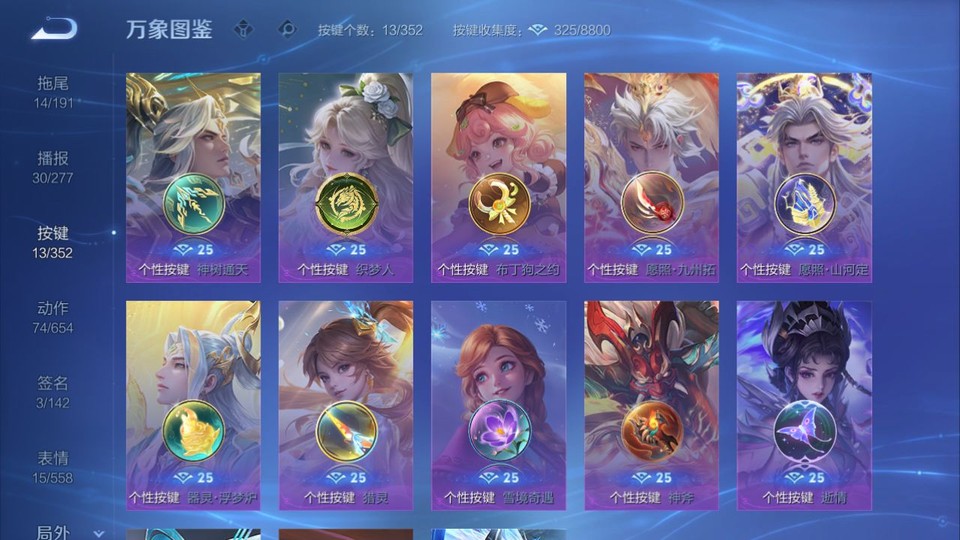
Task: Open the 播报 category tab
Action: click(x=53, y=166)
